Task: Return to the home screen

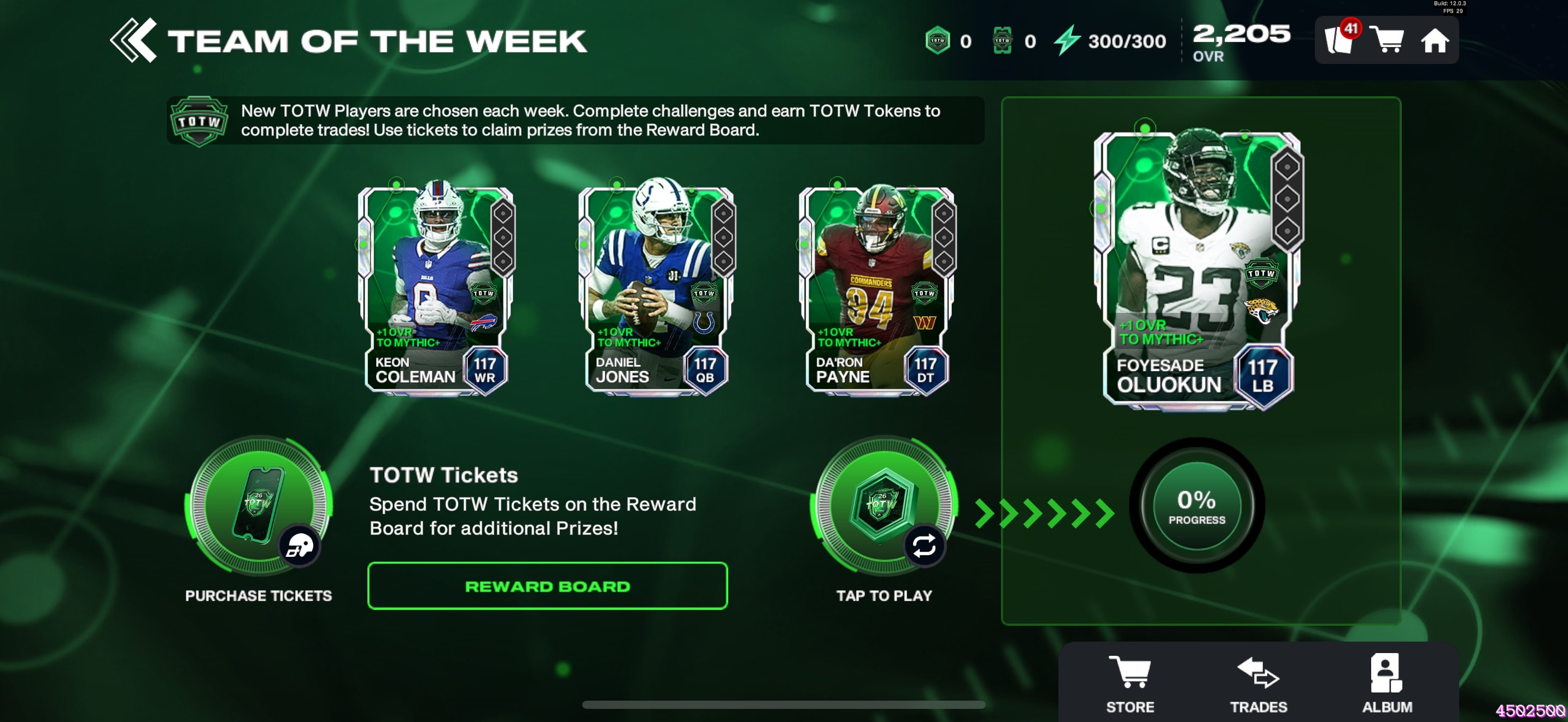Action: point(1435,41)
